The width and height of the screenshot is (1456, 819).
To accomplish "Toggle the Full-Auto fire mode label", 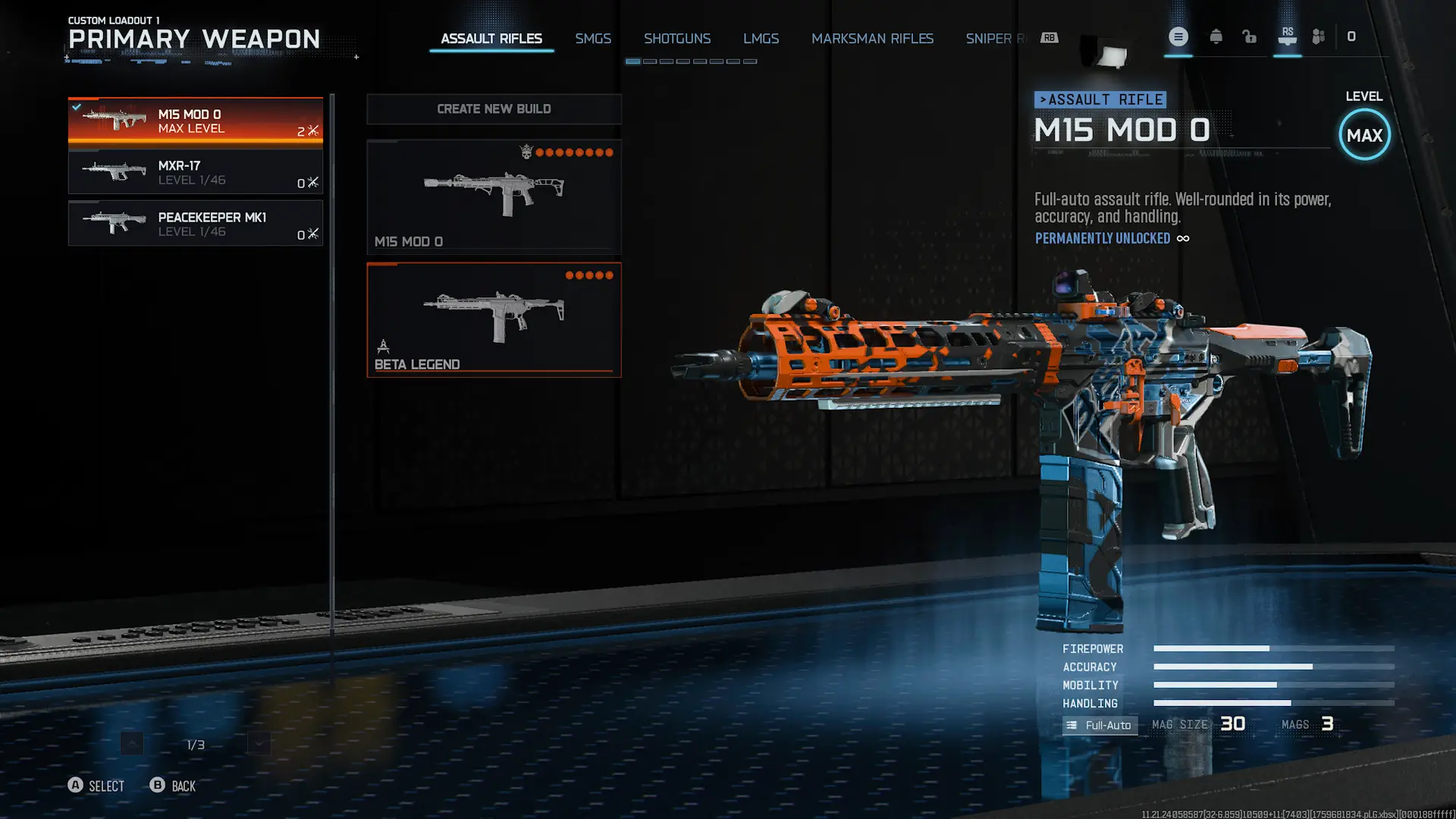I will [1100, 725].
